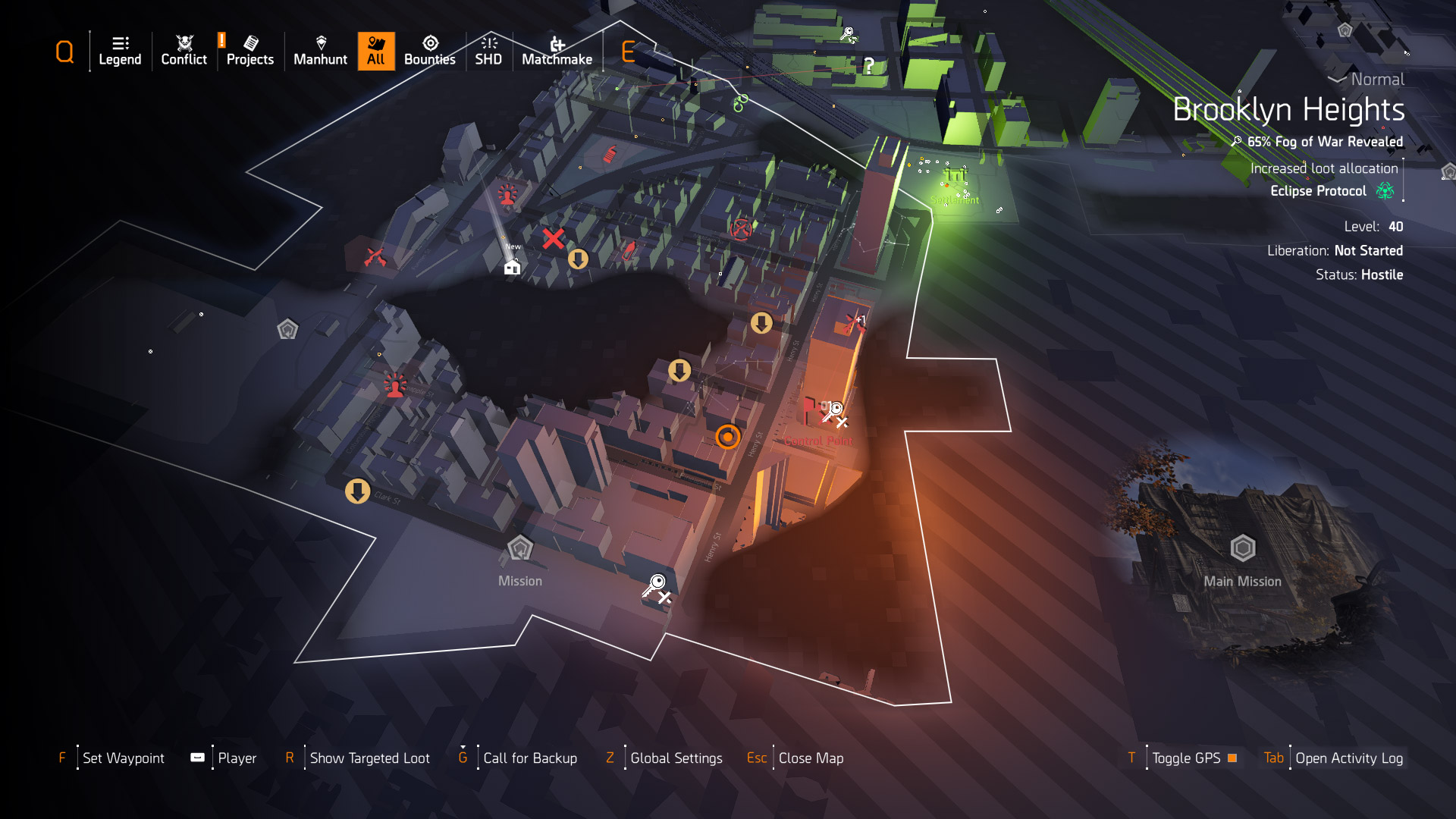Show Bounties on the map
Screen dimensions: 1456x819
click(429, 51)
